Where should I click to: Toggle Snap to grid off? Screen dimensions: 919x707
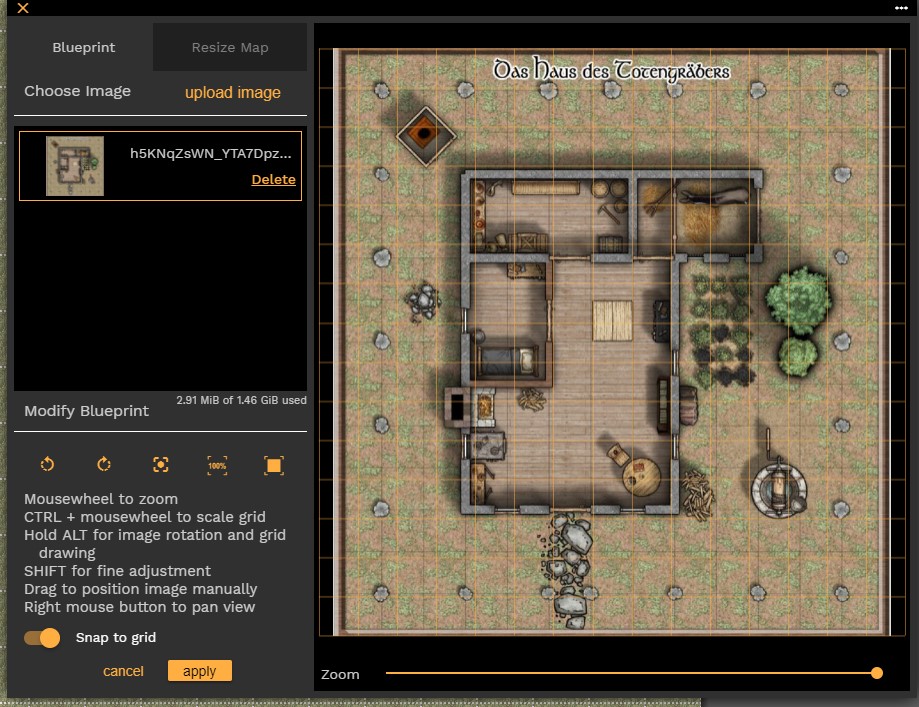[43, 637]
